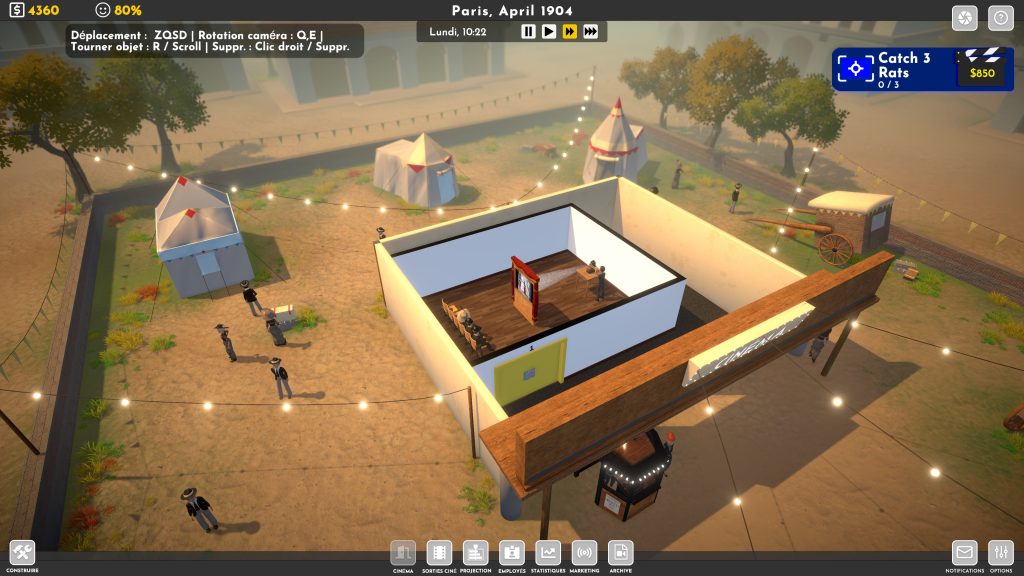Screen dimensions: 1024x576
Task: Open the Construire build menu
Action: (x=22, y=552)
